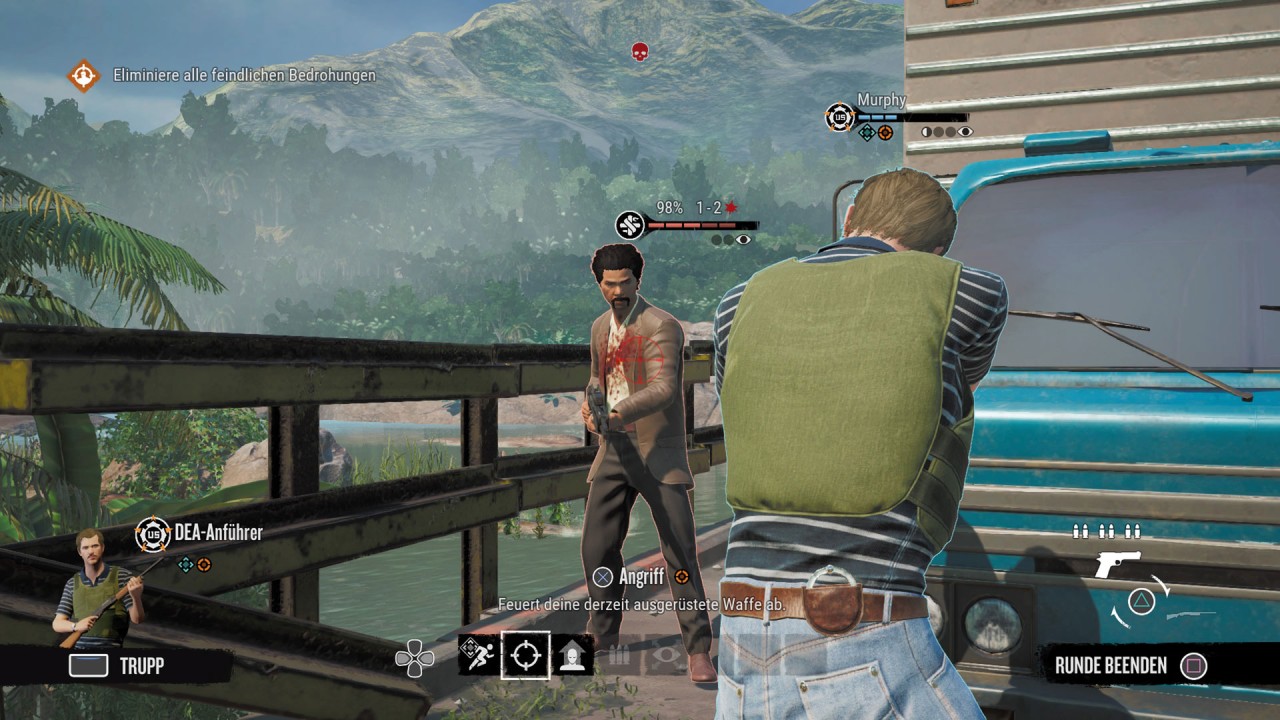Select the greyed-out bullets reload ability
Viewport: 1280px width, 720px height.
(x=620, y=656)
